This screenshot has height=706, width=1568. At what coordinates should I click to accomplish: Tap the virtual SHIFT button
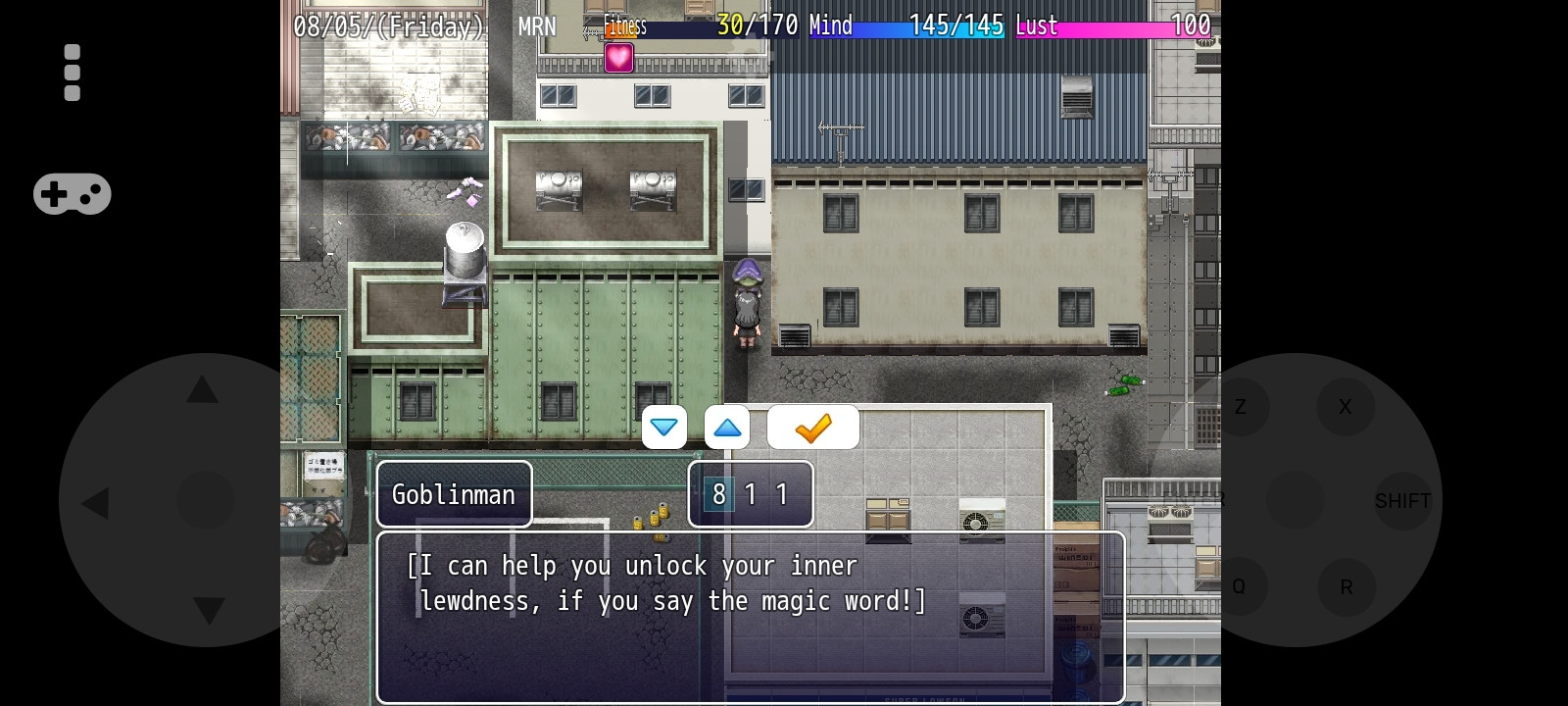1402,501
